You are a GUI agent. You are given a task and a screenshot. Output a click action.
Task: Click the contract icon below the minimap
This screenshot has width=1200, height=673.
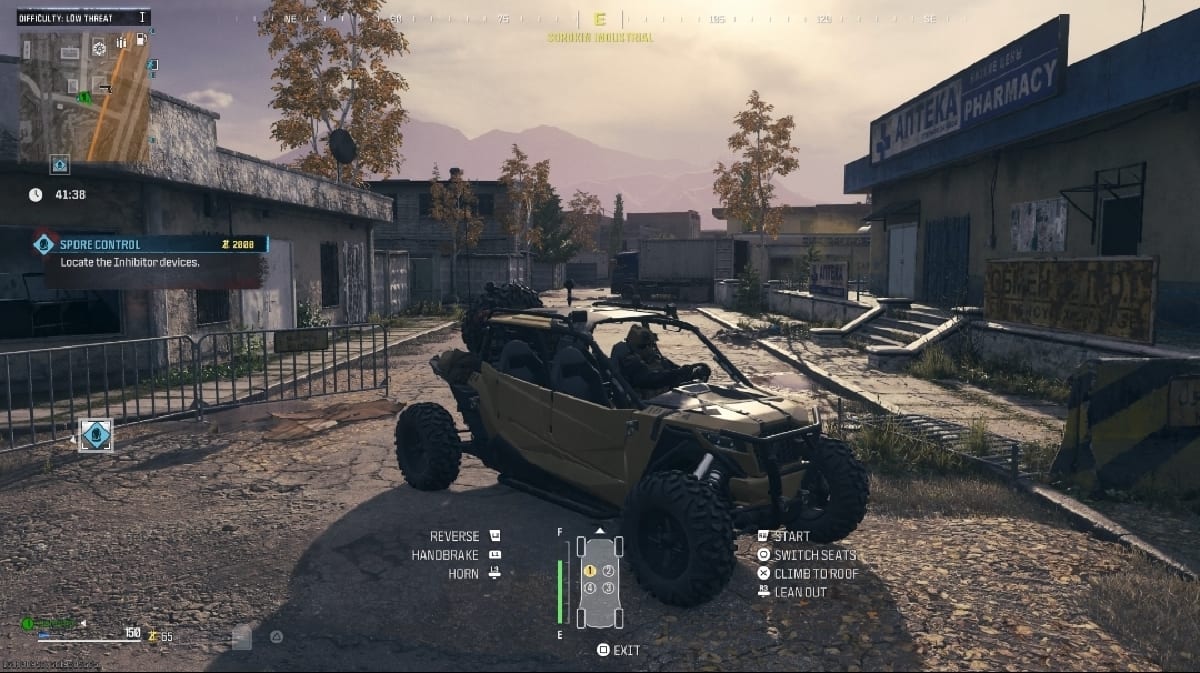[60, 163]
